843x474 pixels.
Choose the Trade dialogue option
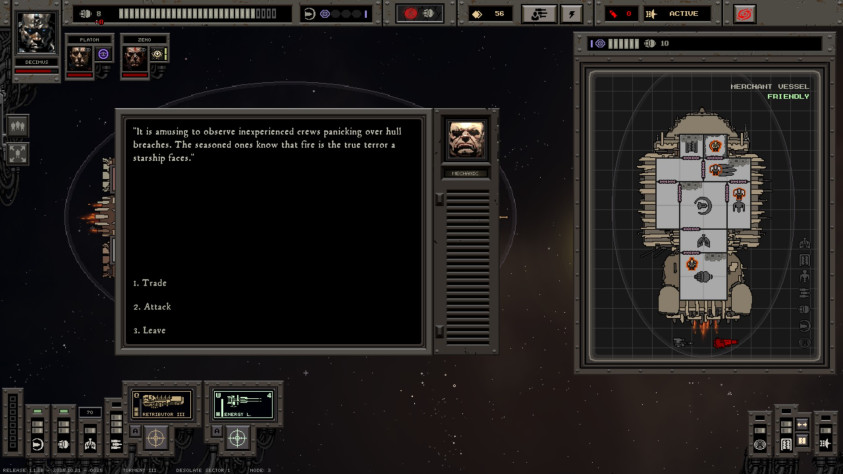(x=154, y=283)
